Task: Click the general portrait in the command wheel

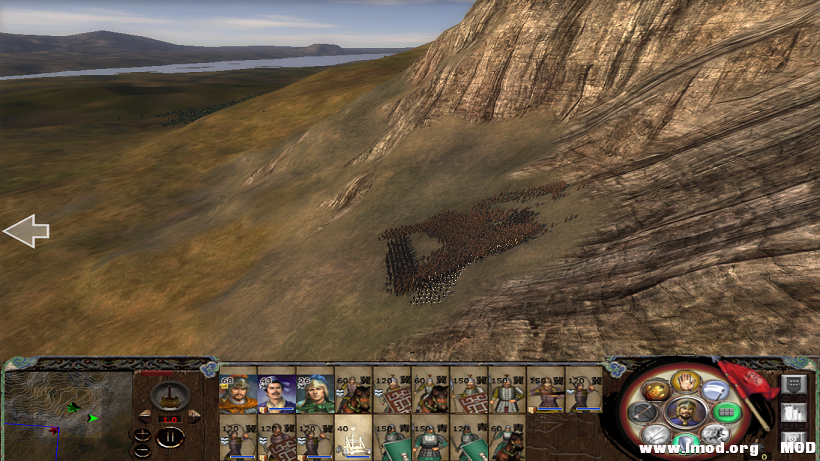Action: [686, 411]
